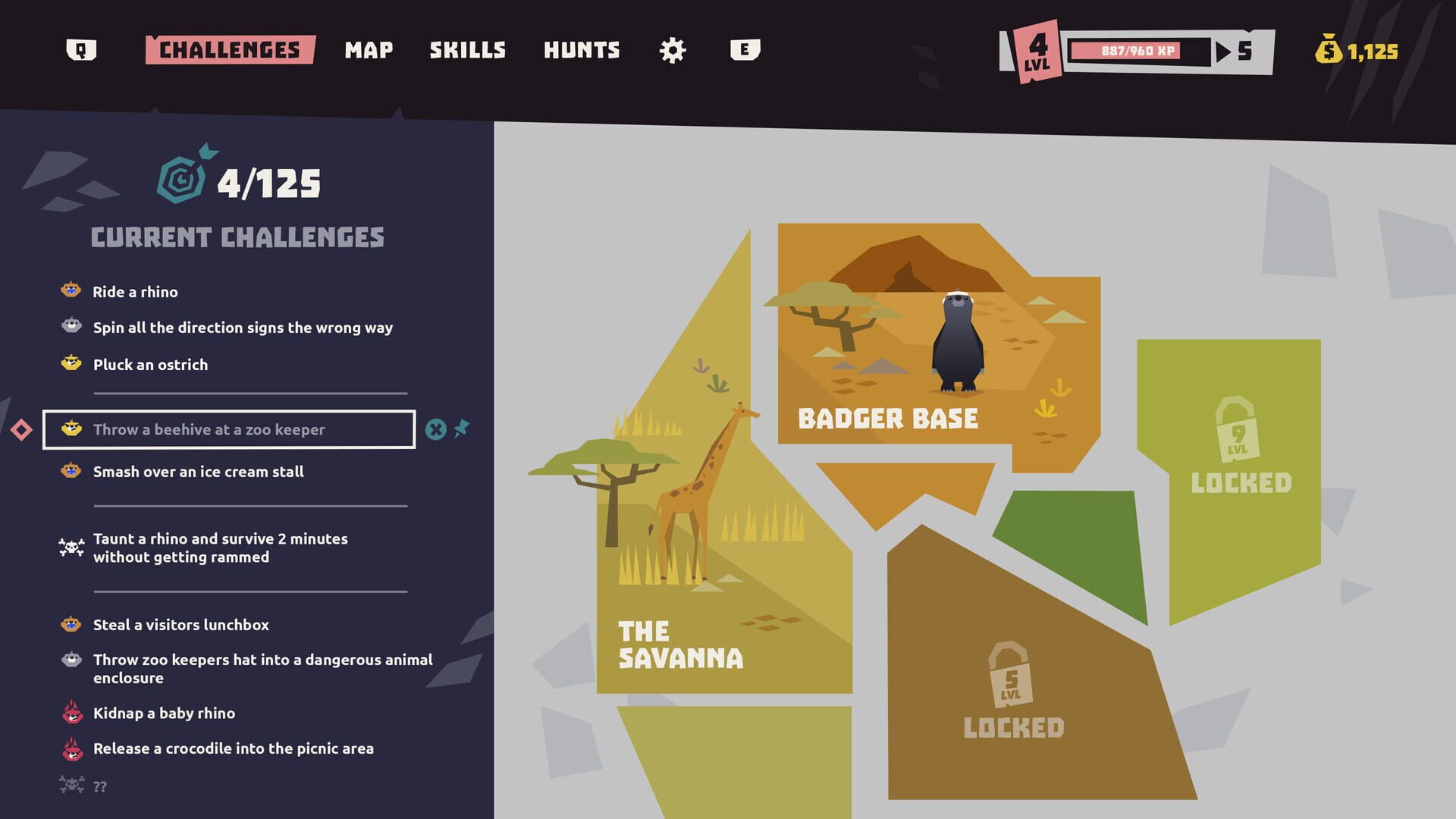1456x819 pixels.
Task: Click the target icon above the 4/125 counter
Action: click(180, 180)
